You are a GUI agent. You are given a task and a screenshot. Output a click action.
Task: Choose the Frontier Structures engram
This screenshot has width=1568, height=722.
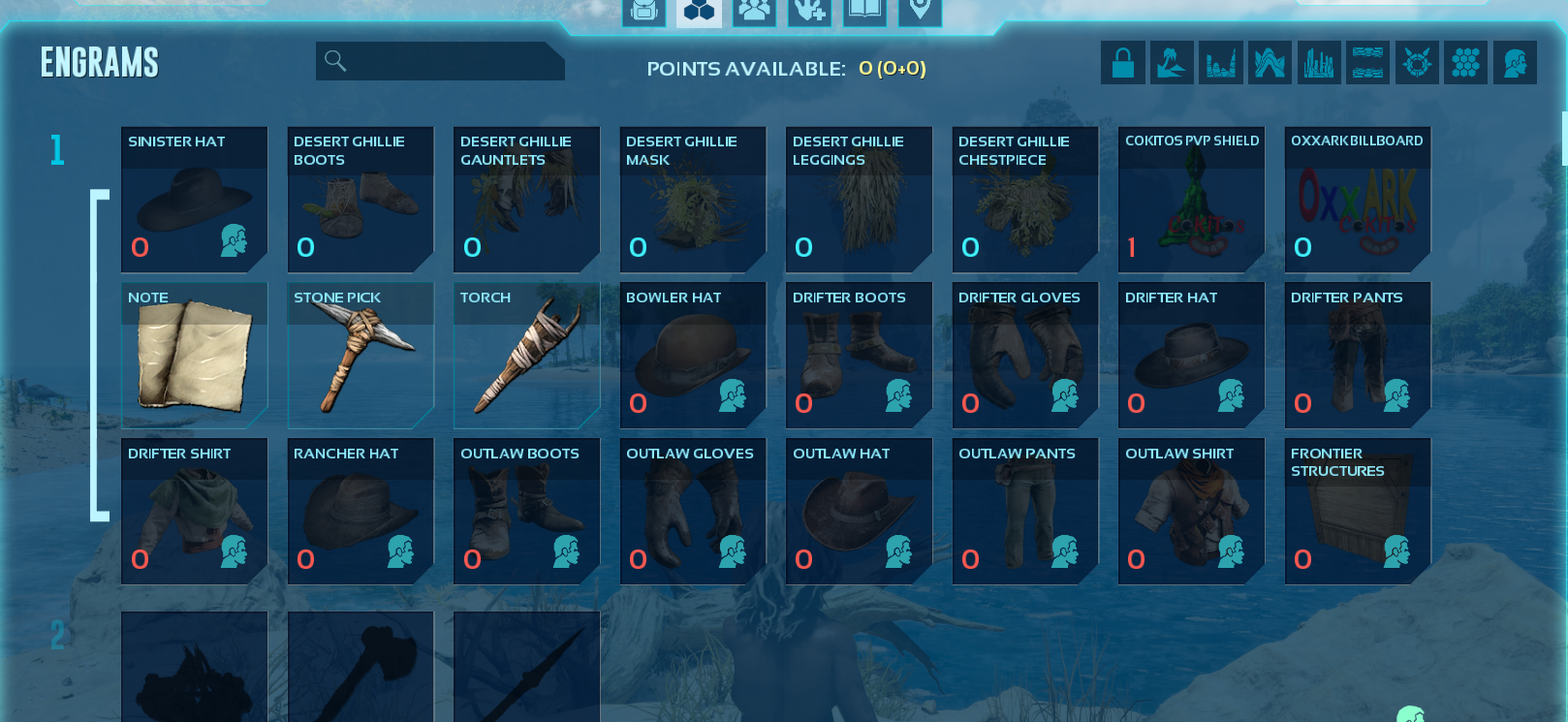click(x=1357, y=512)
